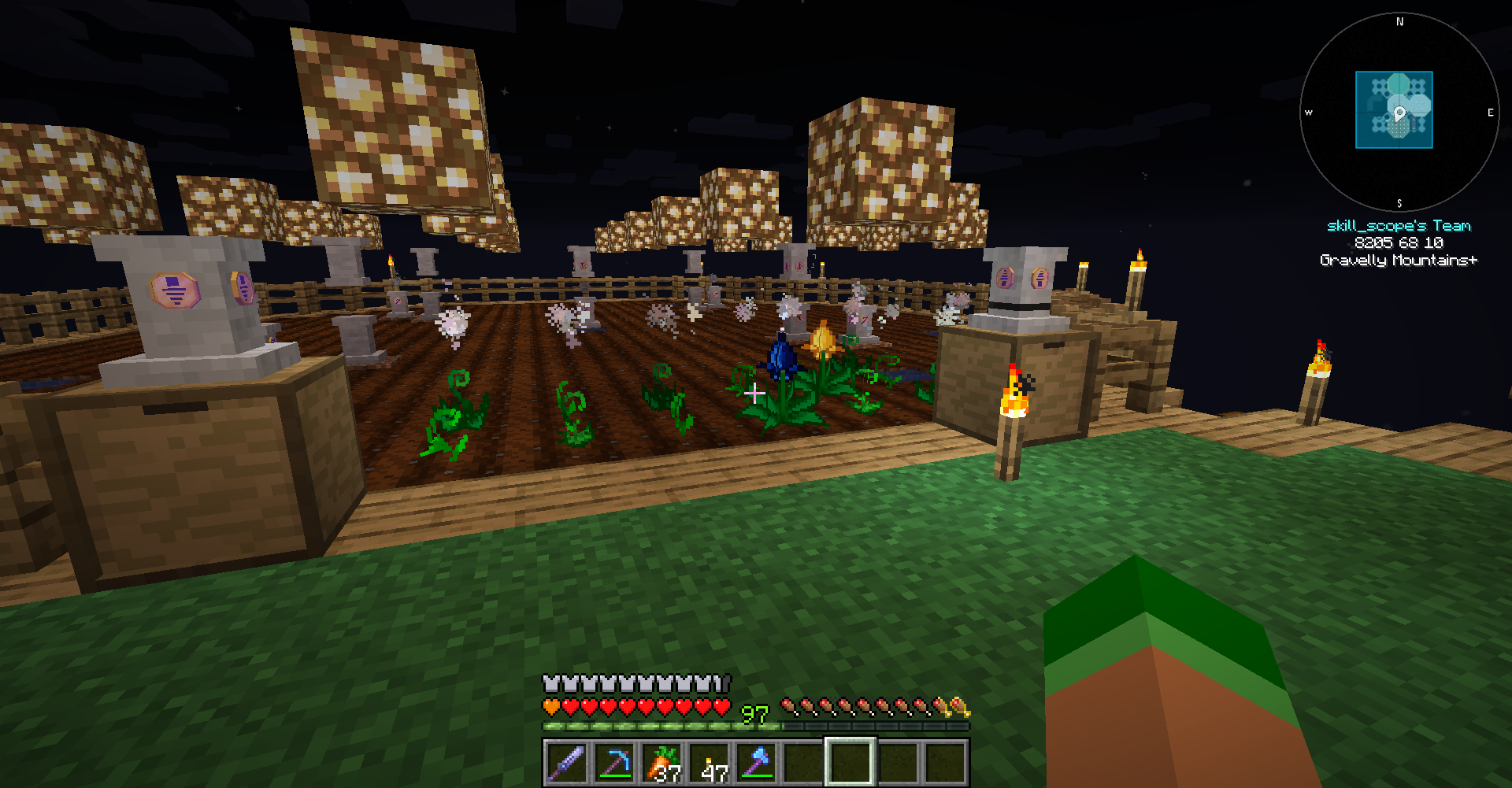Screen dimensions: 1512x788
Task: Select the spear in hotbar slot one
Action: (x=567, y=760)
